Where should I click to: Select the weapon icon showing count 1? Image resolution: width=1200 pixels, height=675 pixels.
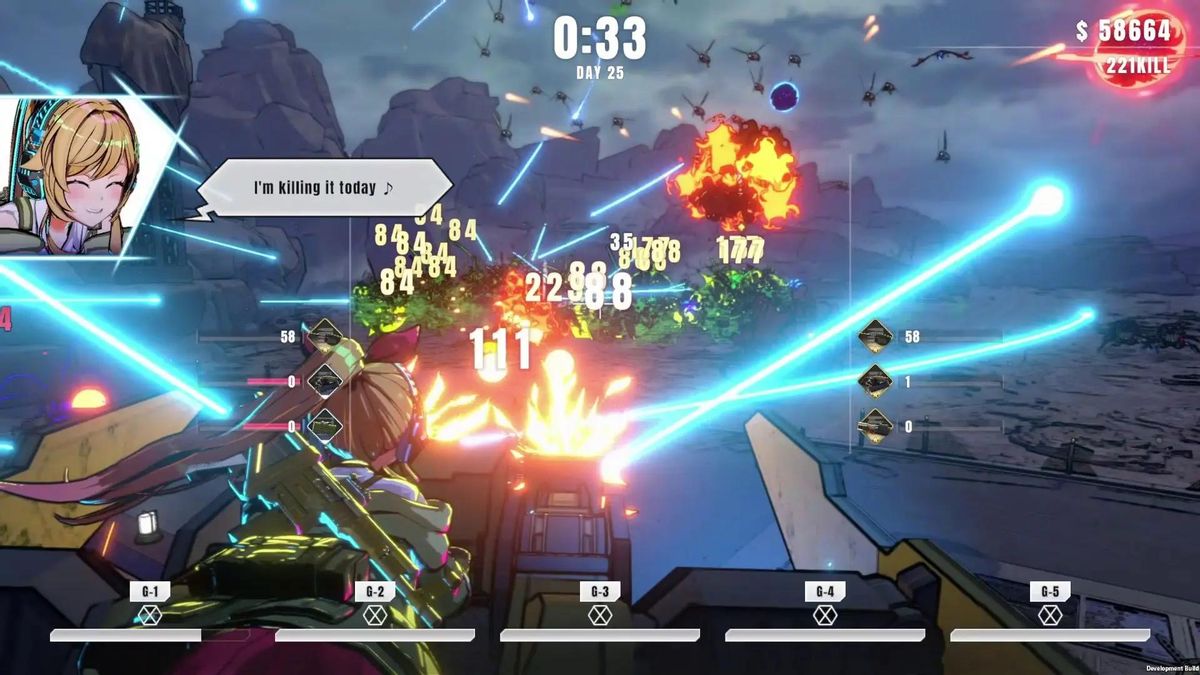point(876,381)
